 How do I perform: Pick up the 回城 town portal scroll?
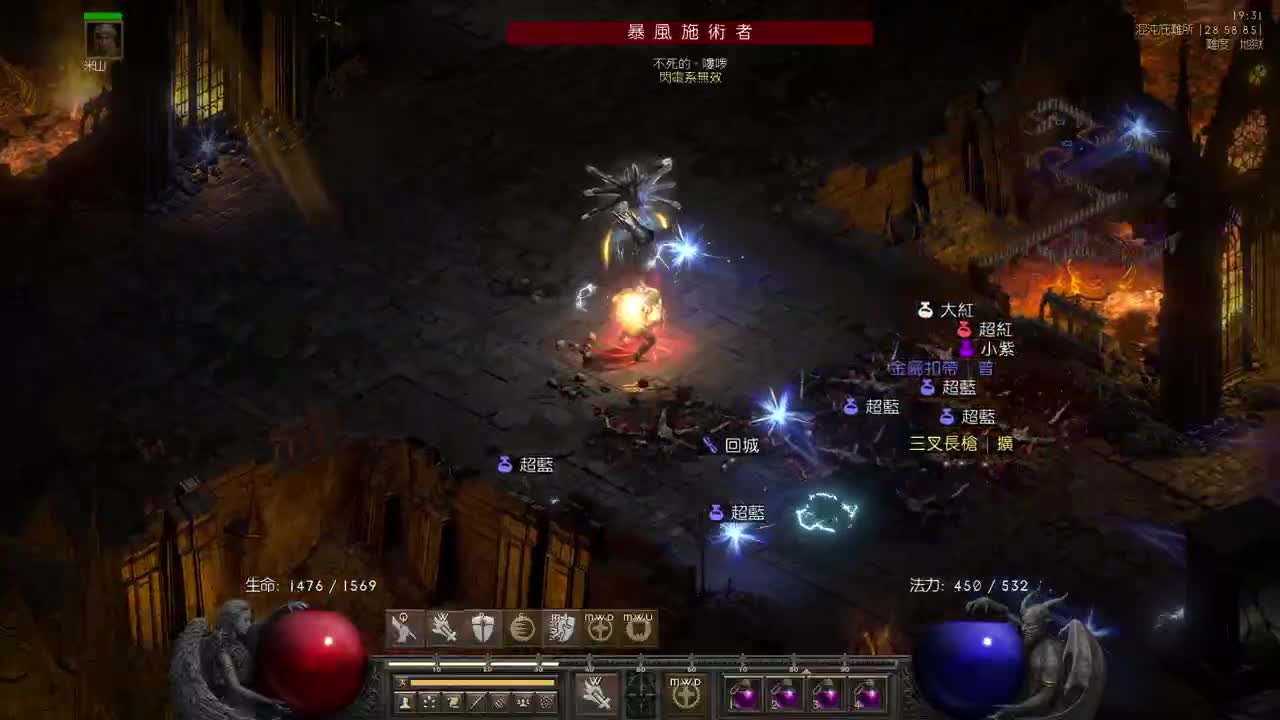pos(740,445)
